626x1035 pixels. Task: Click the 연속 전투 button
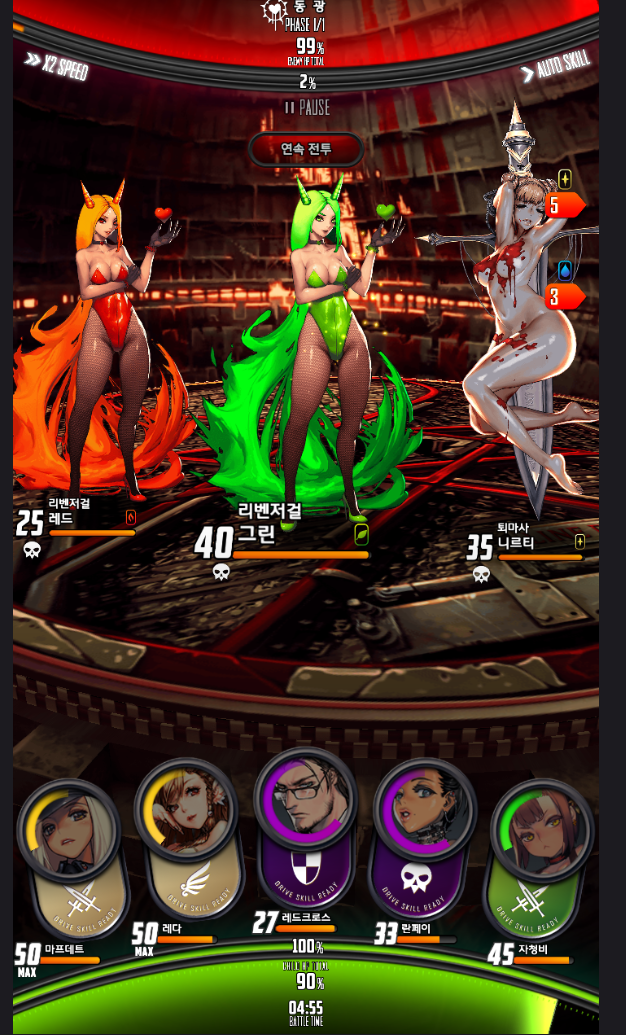pyautogui.click(x=306, y=149)
